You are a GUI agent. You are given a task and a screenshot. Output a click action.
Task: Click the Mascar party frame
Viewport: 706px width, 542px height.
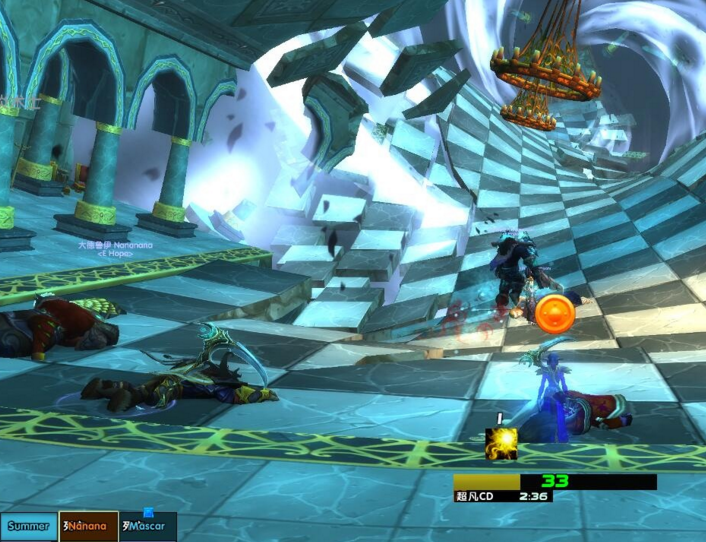[x=147, y=526]
